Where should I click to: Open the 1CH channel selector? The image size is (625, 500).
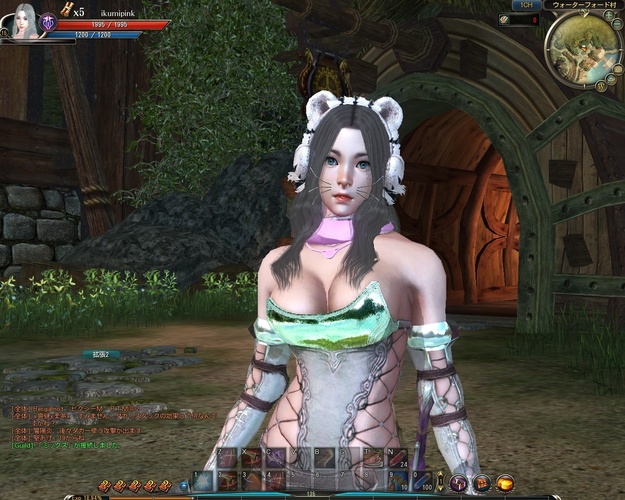(527, 5)
